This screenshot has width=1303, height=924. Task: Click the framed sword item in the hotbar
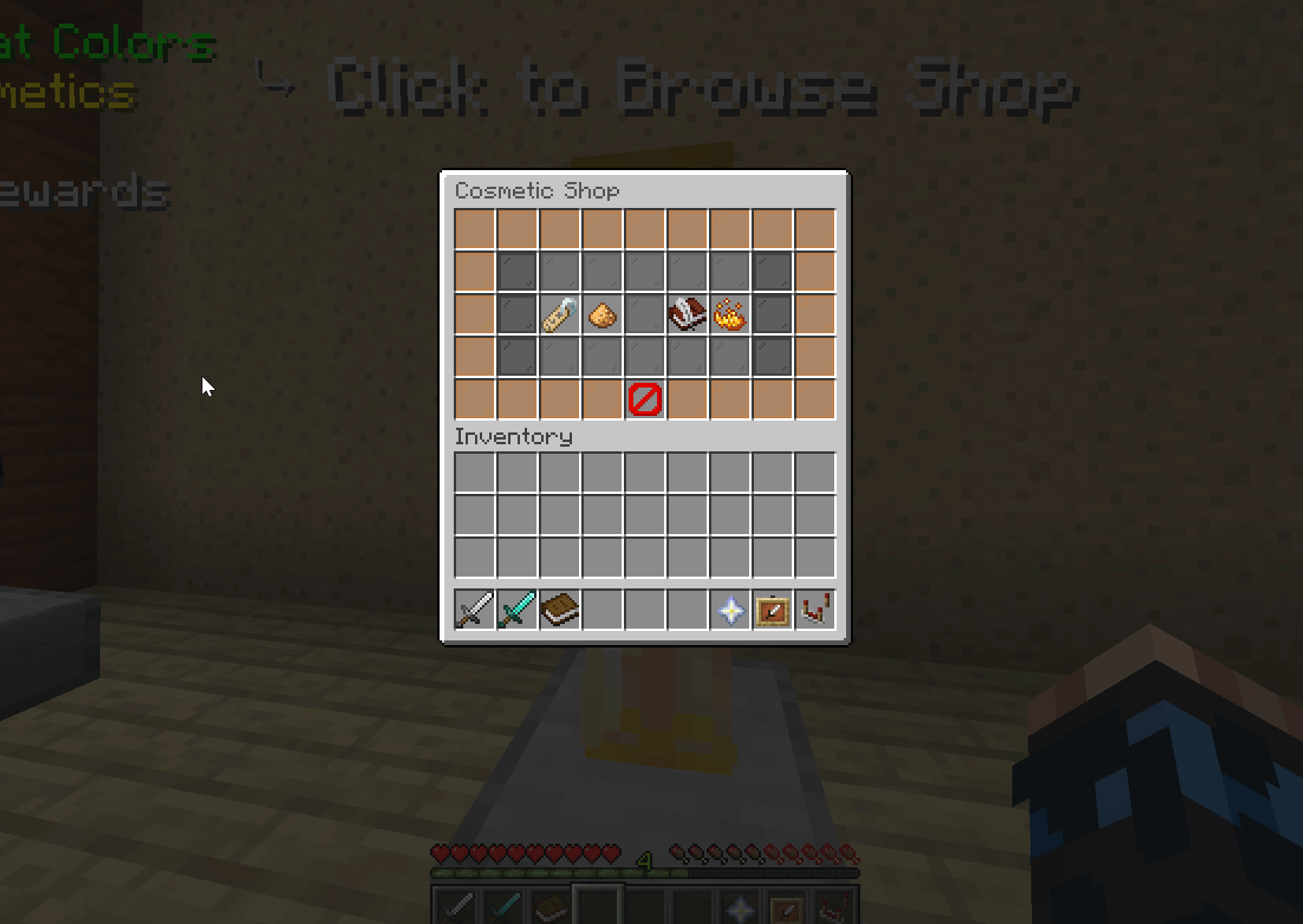773,610
